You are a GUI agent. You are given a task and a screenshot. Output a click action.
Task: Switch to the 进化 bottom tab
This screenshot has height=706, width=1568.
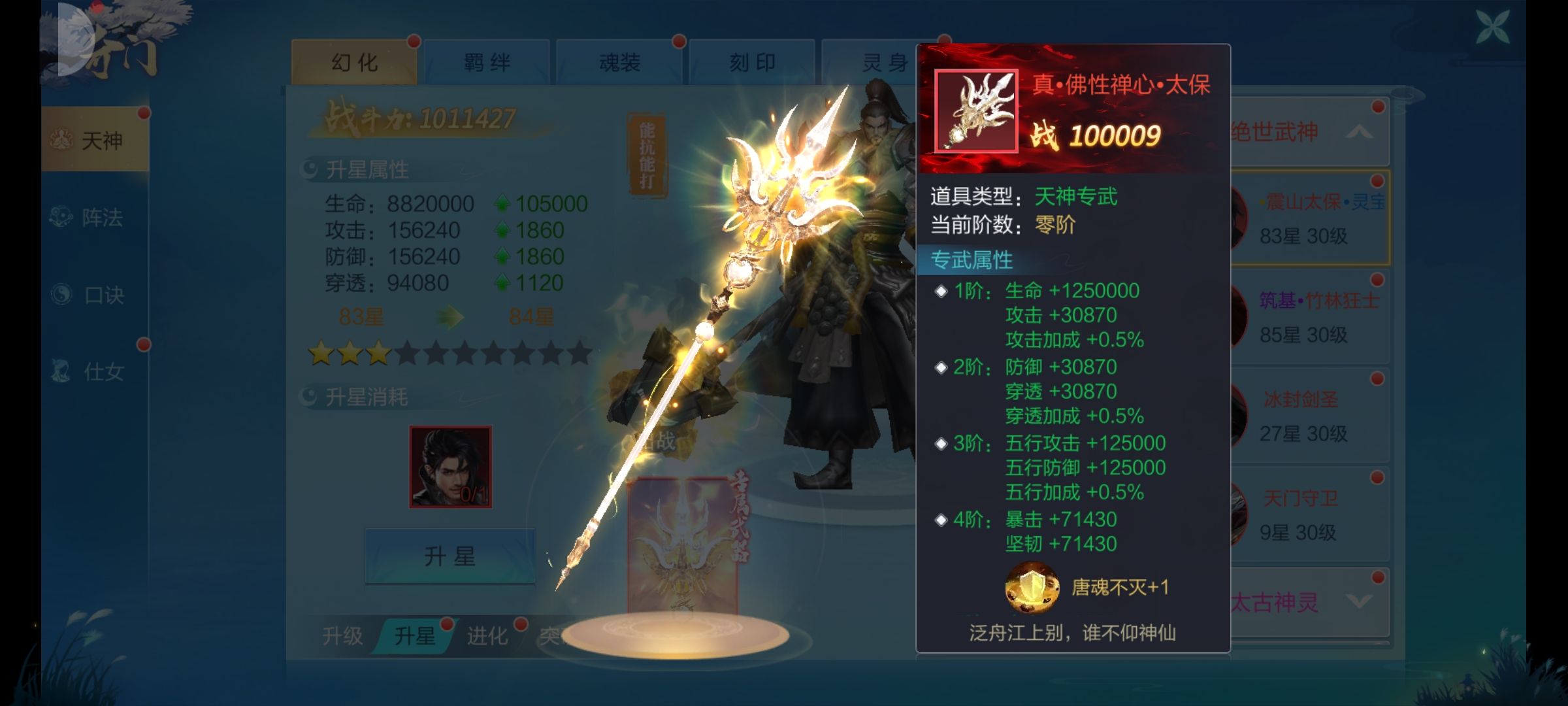tap(487, 635)
